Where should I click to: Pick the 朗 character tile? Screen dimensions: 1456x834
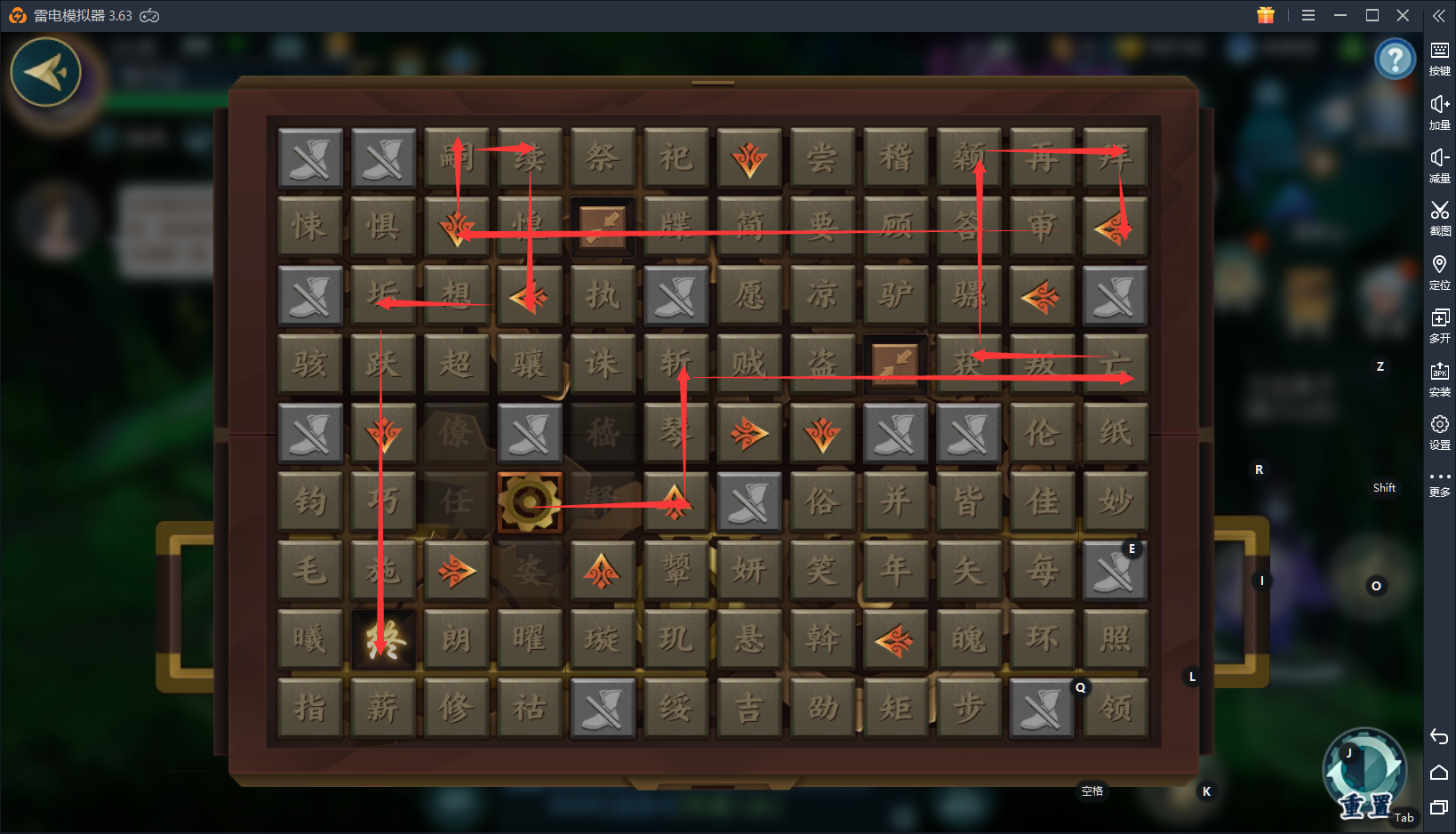click(x=456, y=639)
